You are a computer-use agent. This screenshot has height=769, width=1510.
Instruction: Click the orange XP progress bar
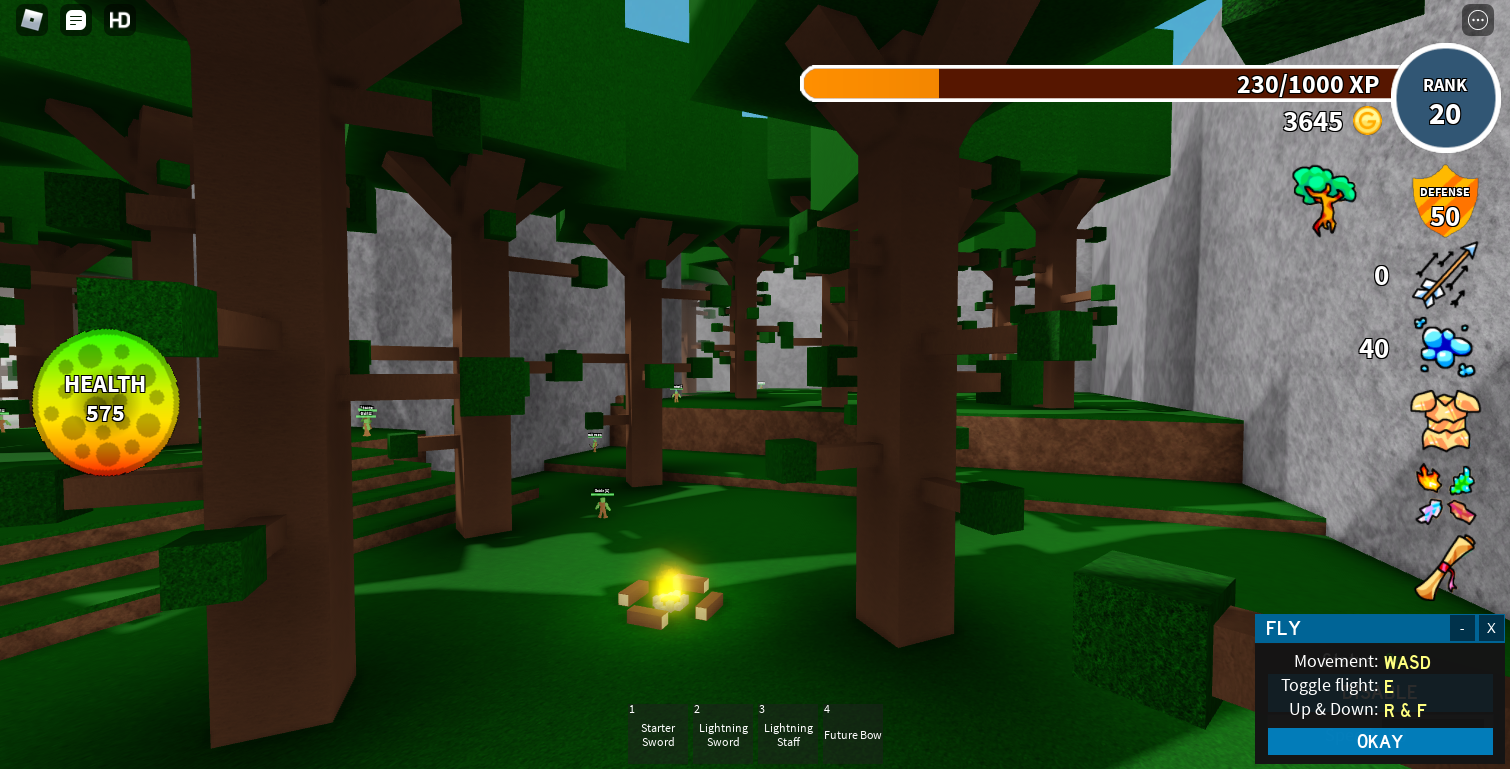(x=870, y=84)
